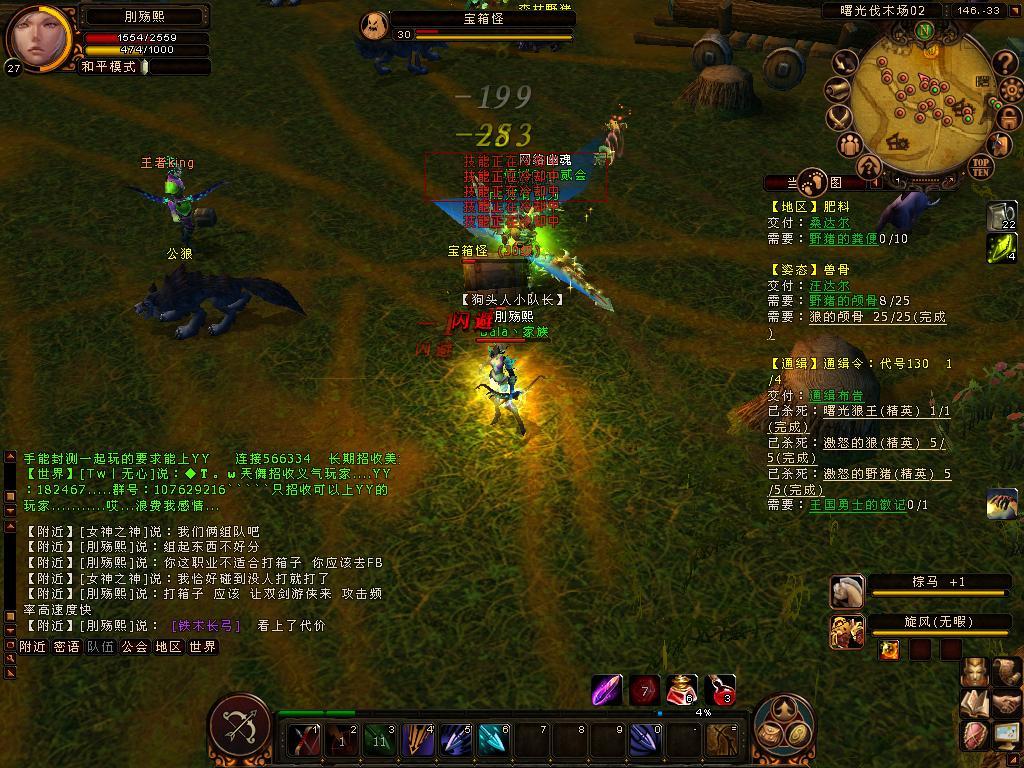Select the 宝箱怪 target frame portrait

click(x=373, y=27)
